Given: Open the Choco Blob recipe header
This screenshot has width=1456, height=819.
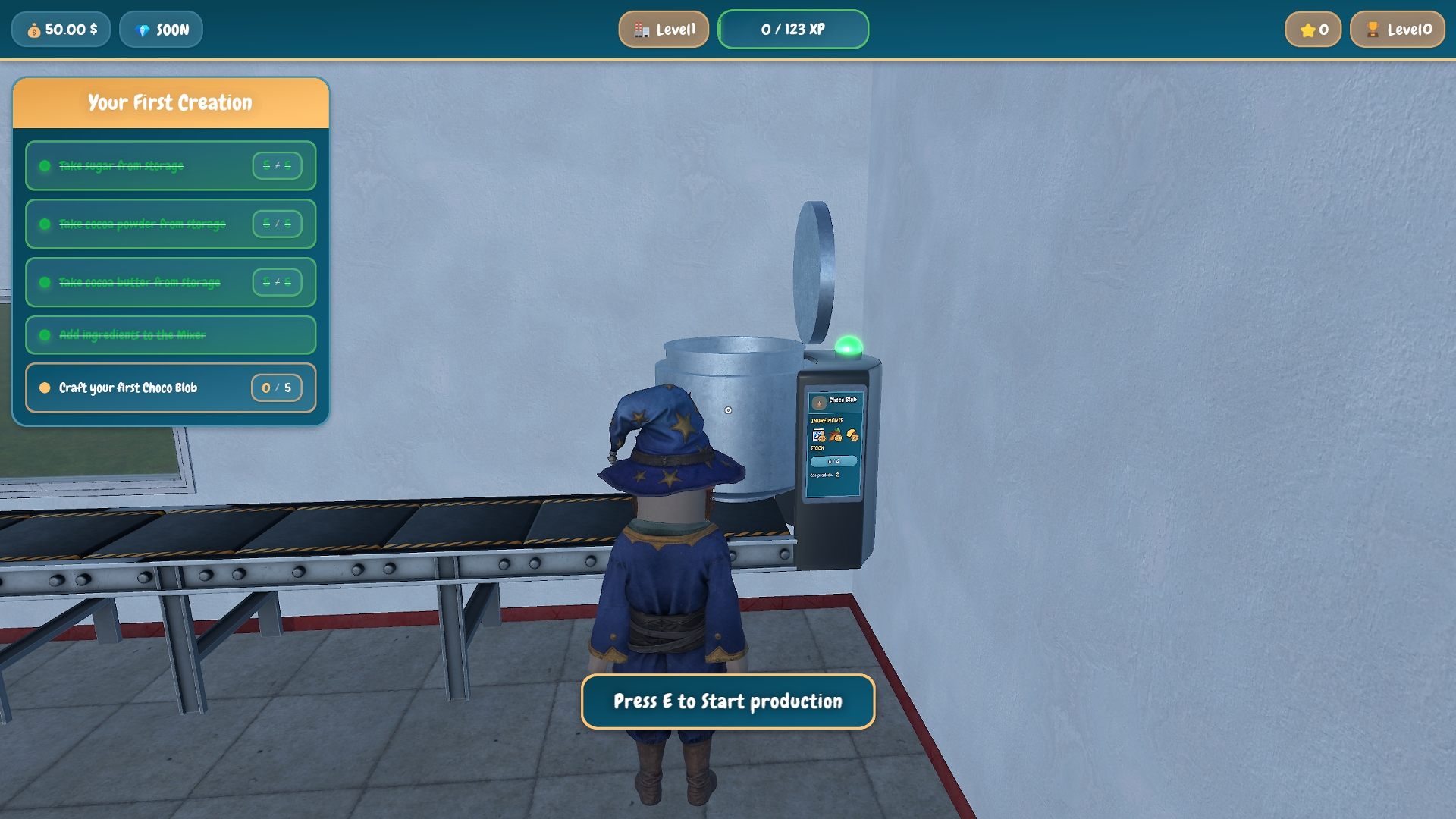Looking at the screenshot, I should pos(842,400).
